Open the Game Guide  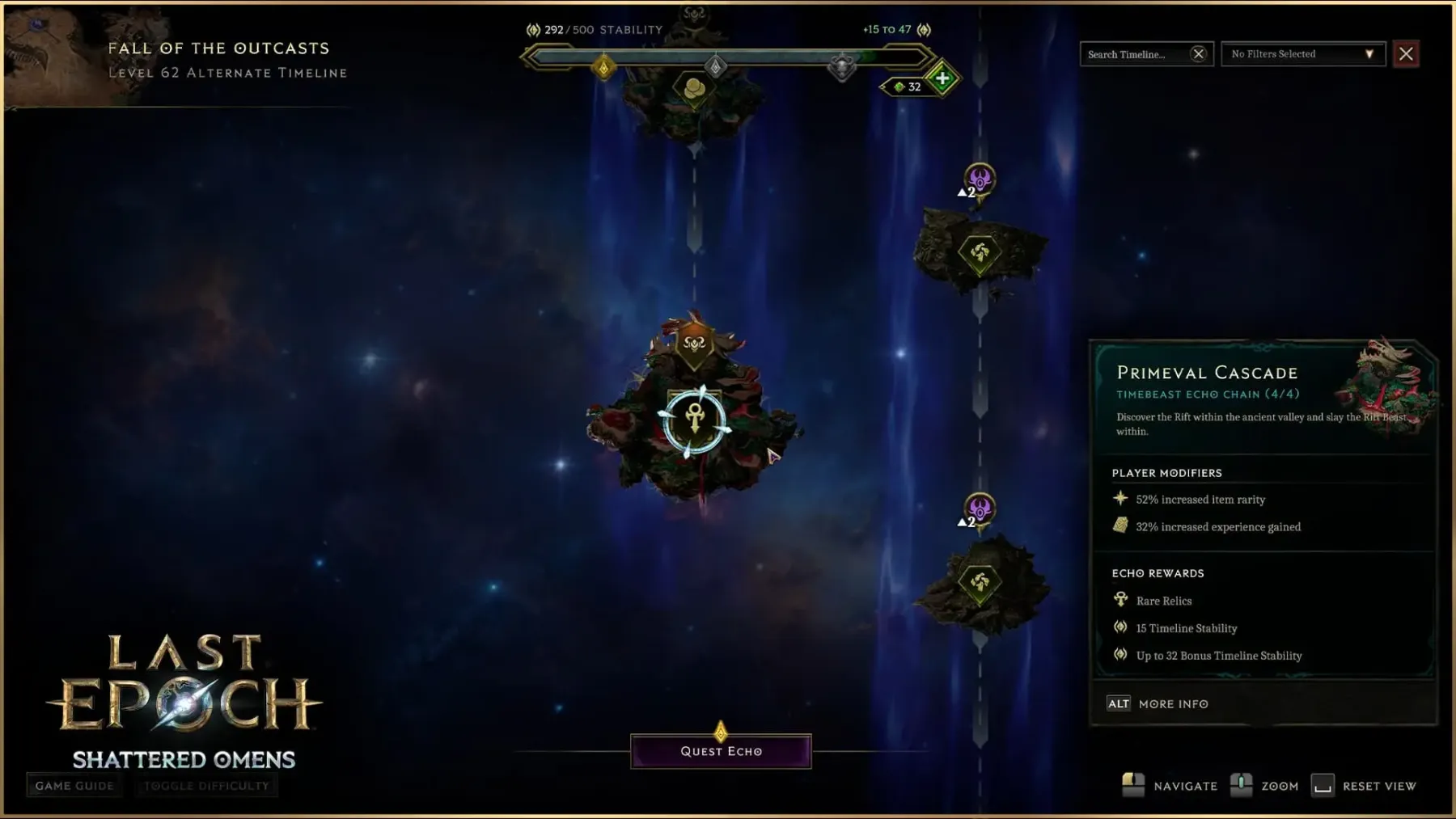(74, 786)
